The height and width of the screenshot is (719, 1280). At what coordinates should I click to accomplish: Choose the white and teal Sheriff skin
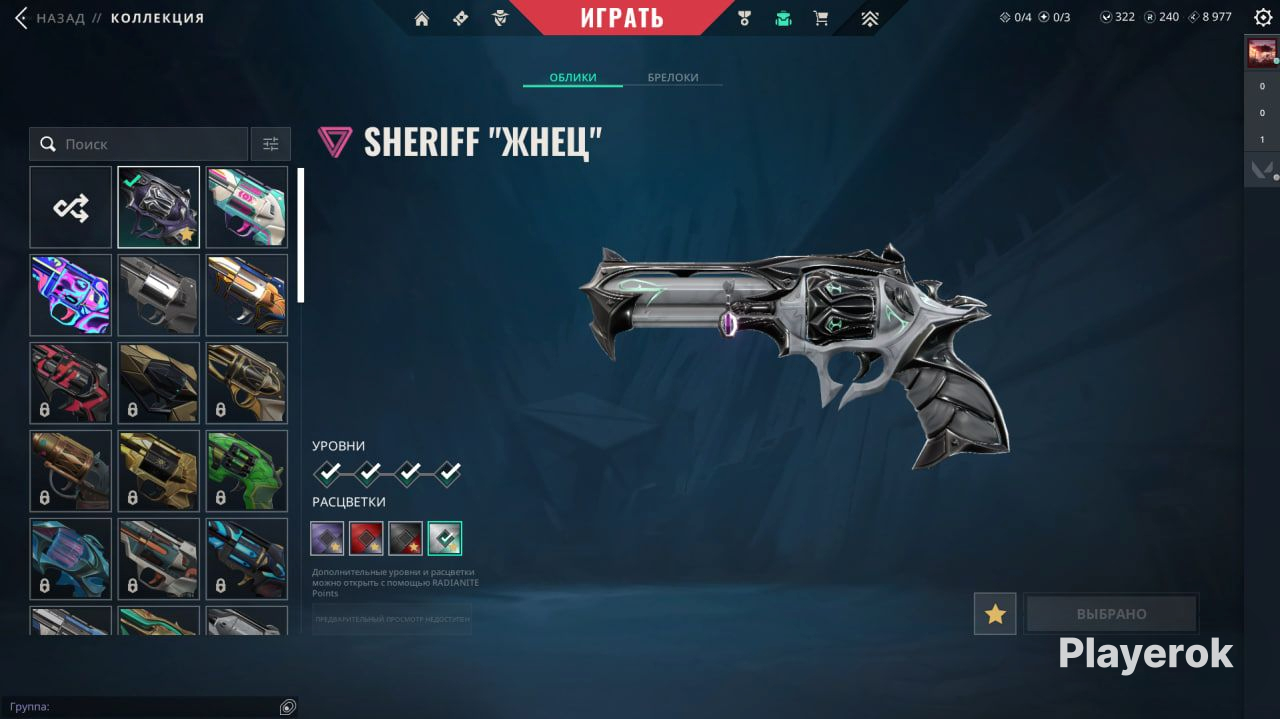pyautogui.click(x=247, y=207)
